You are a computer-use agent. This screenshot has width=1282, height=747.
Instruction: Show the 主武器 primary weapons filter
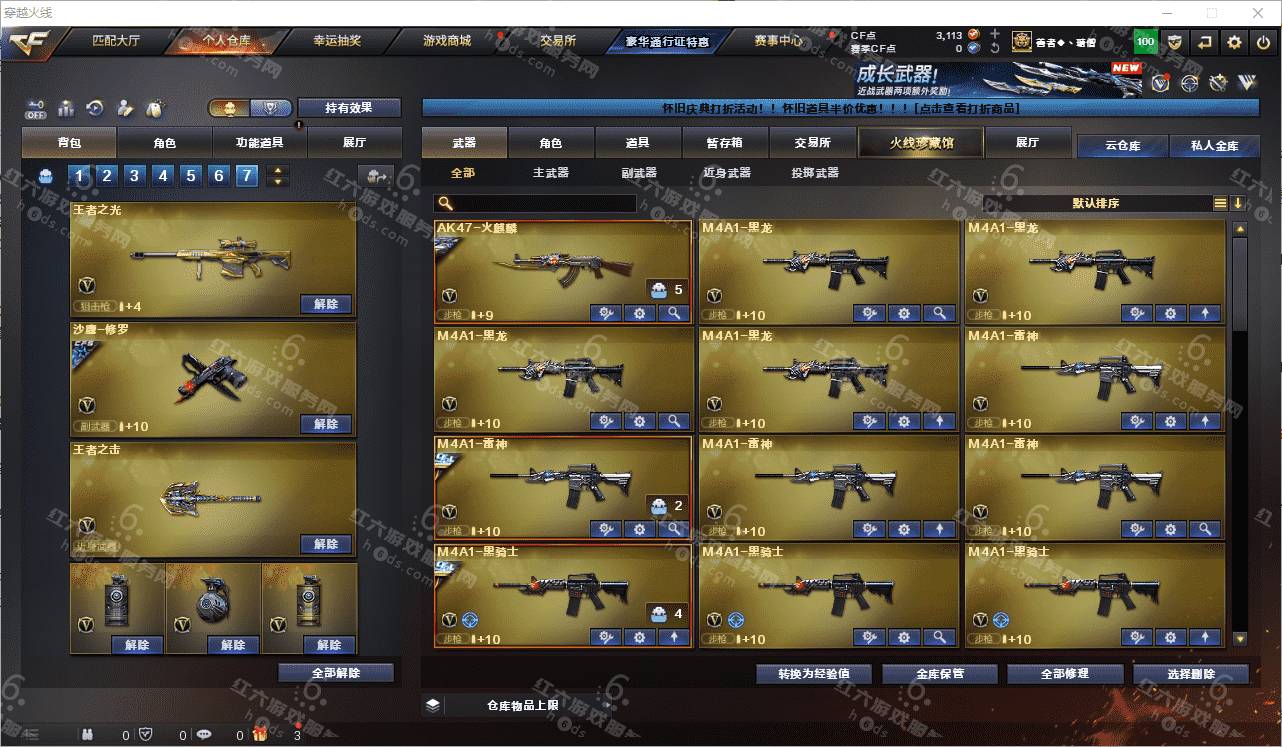coord(550,173)
